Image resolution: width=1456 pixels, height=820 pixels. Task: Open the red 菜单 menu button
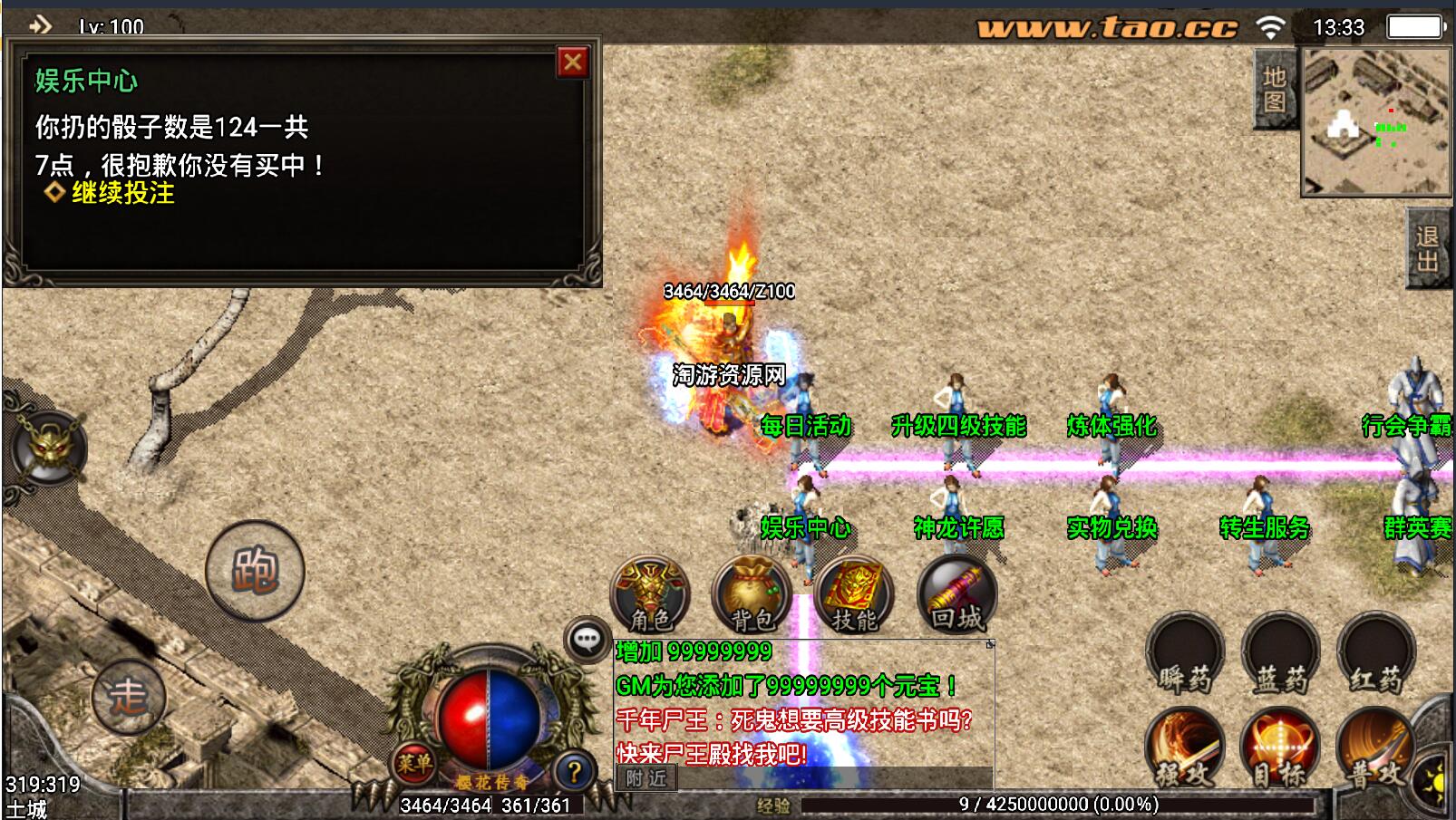[413, 764]
